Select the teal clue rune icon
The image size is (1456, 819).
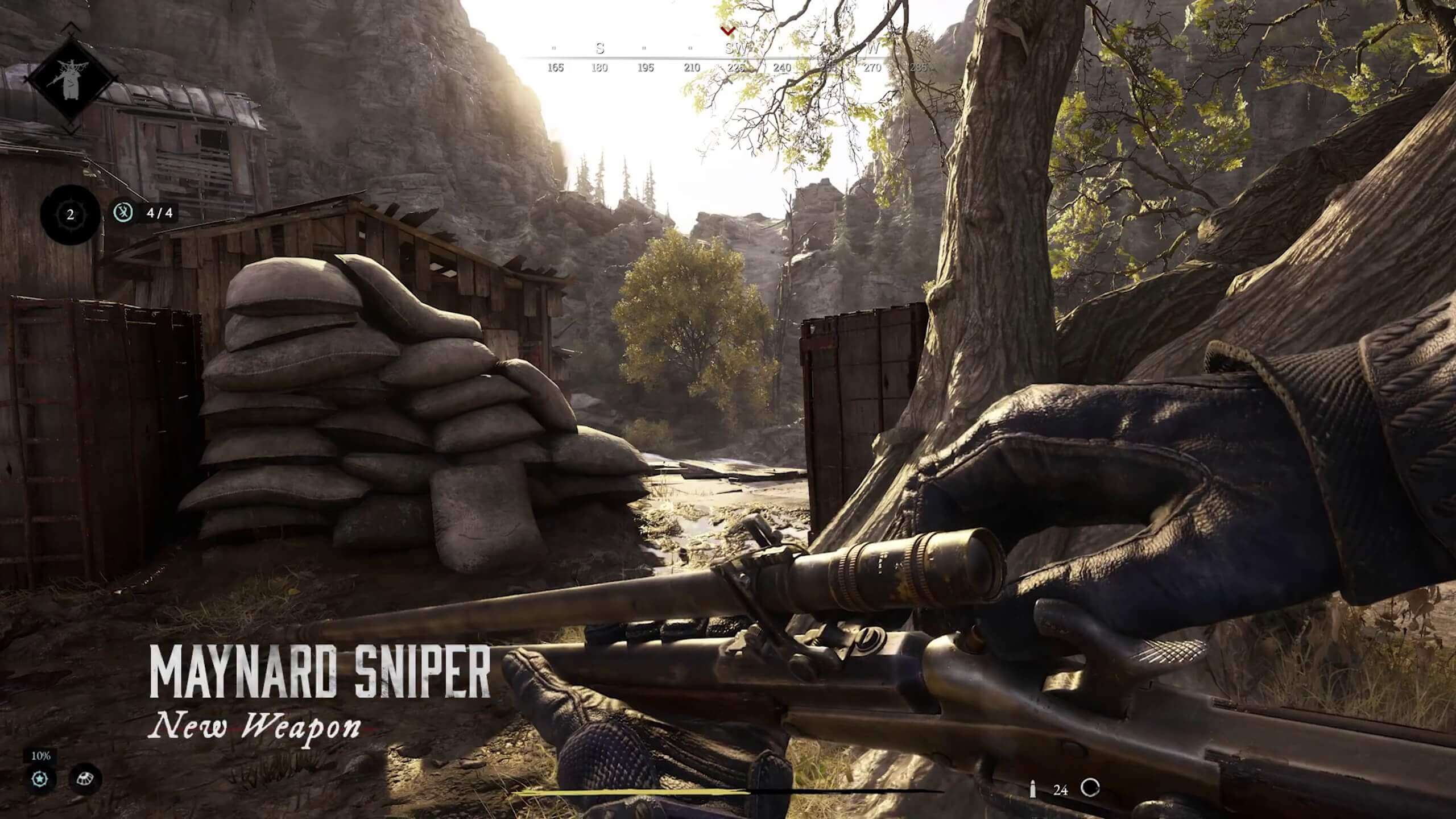[123, 213]
